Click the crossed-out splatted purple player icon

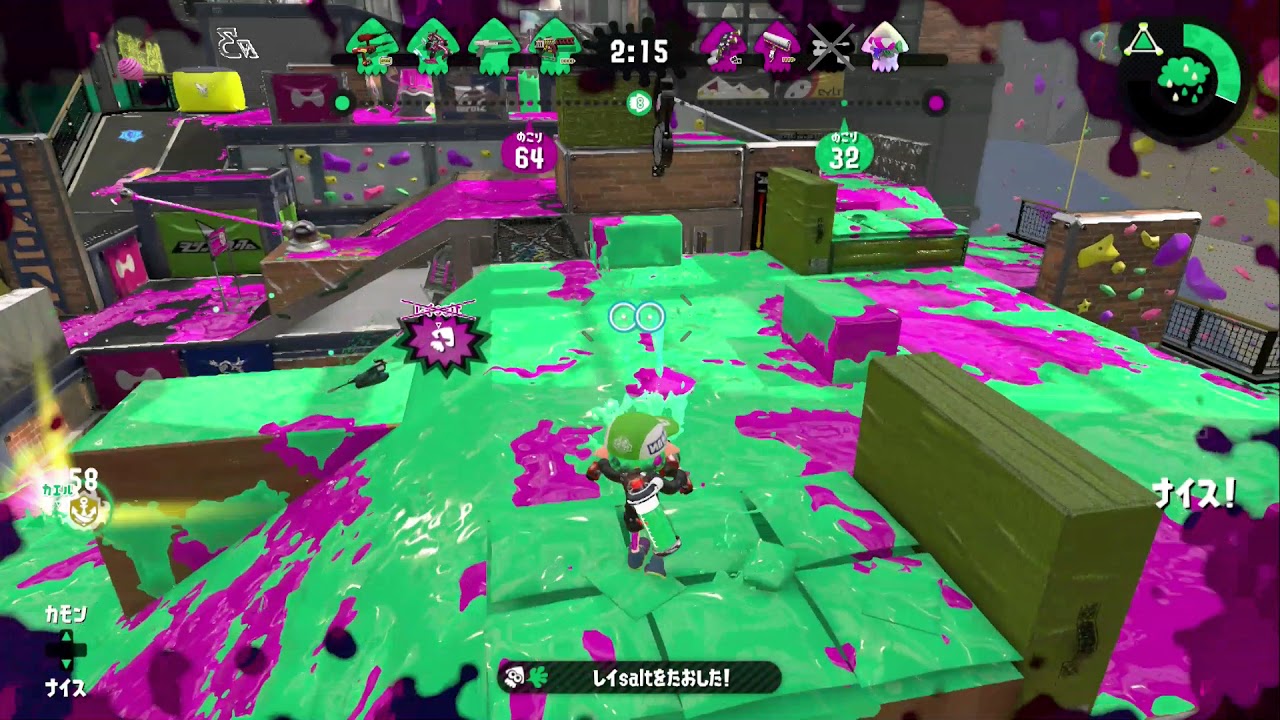pos(832,44)
